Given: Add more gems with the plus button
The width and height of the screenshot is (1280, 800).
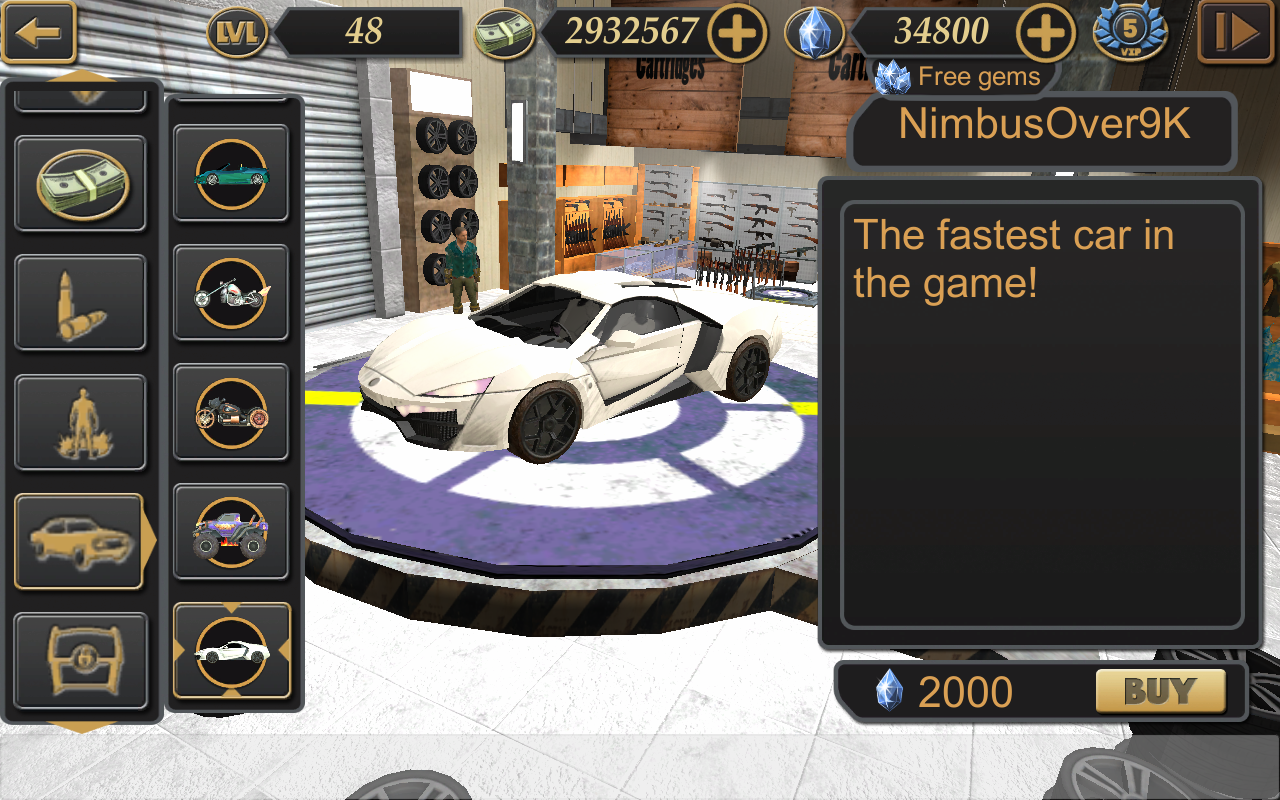Looking at the screenshot, I should pyautogui.click(x=1046, y=33).
